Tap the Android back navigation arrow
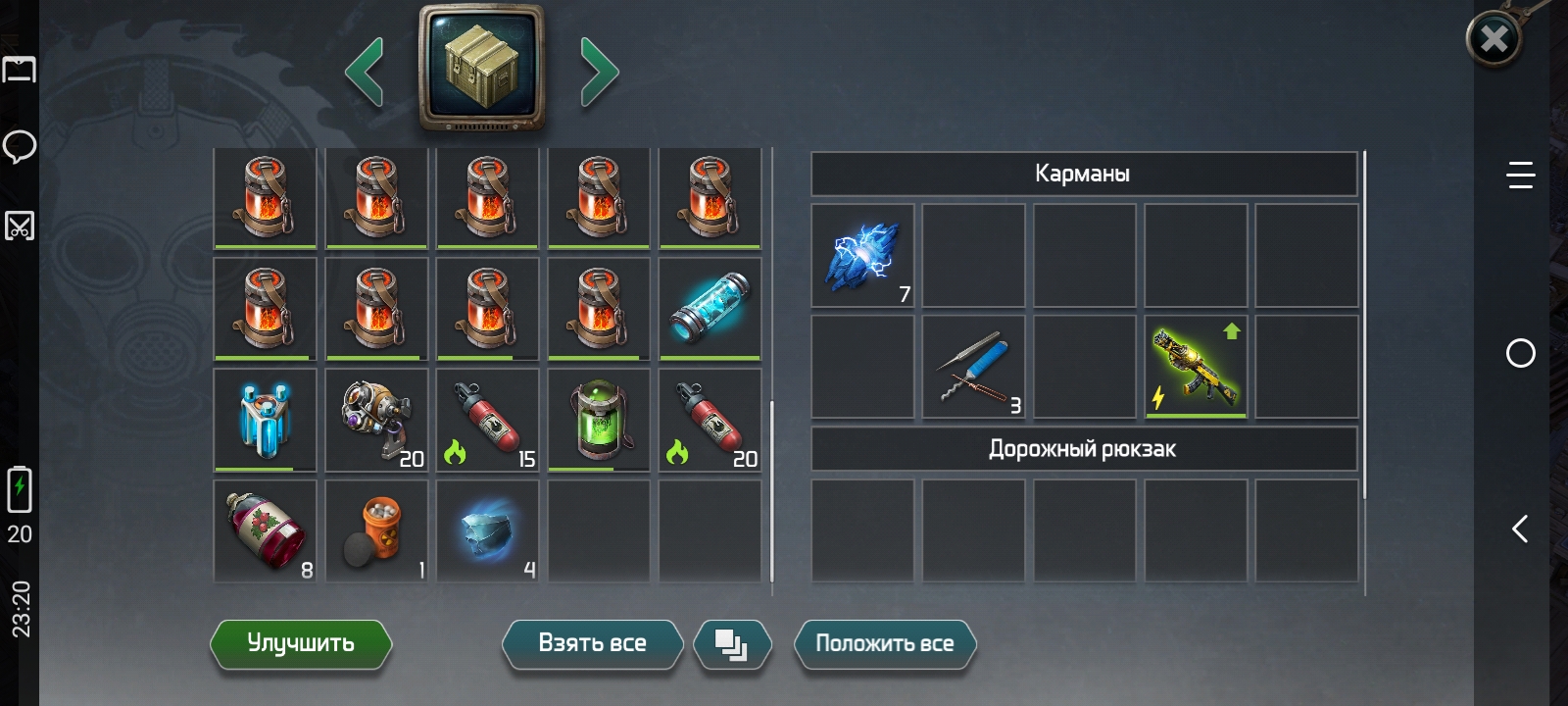This screenshot has width=1568, height=706. pyautogui.click(x=1520, y=529)
